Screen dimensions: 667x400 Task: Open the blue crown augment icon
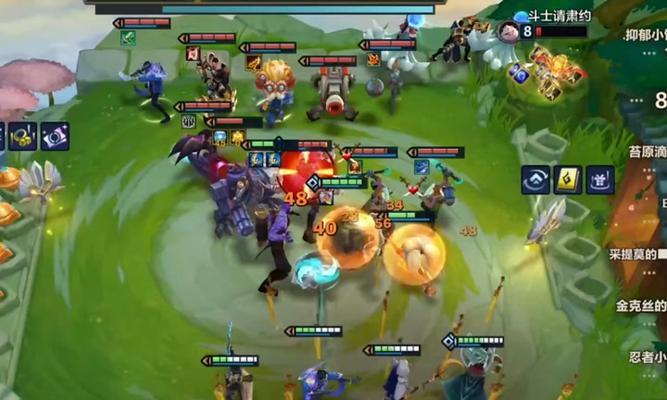click(600, 180)
